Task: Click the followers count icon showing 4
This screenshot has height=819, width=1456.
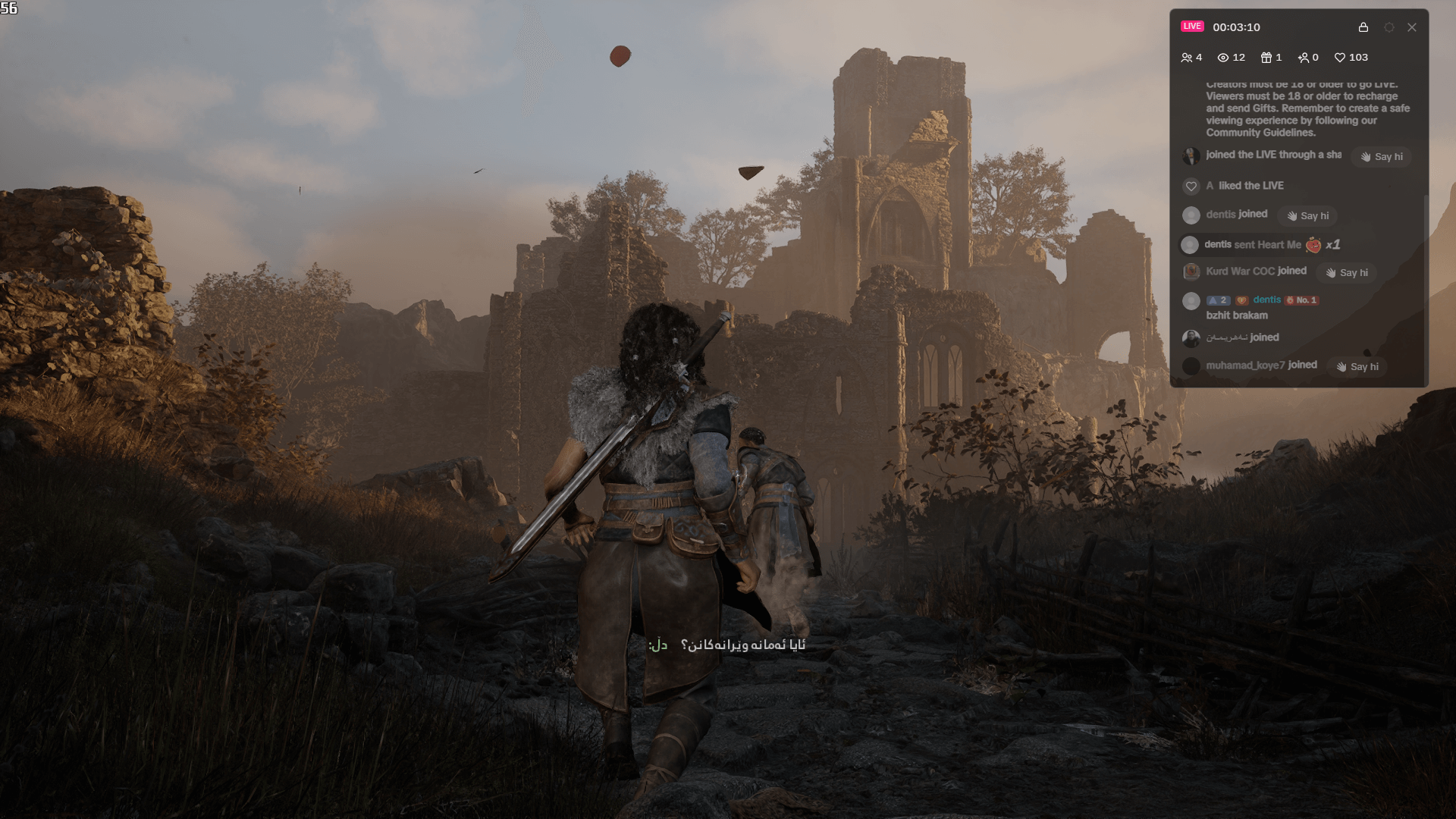Action: click(1187, 57)
